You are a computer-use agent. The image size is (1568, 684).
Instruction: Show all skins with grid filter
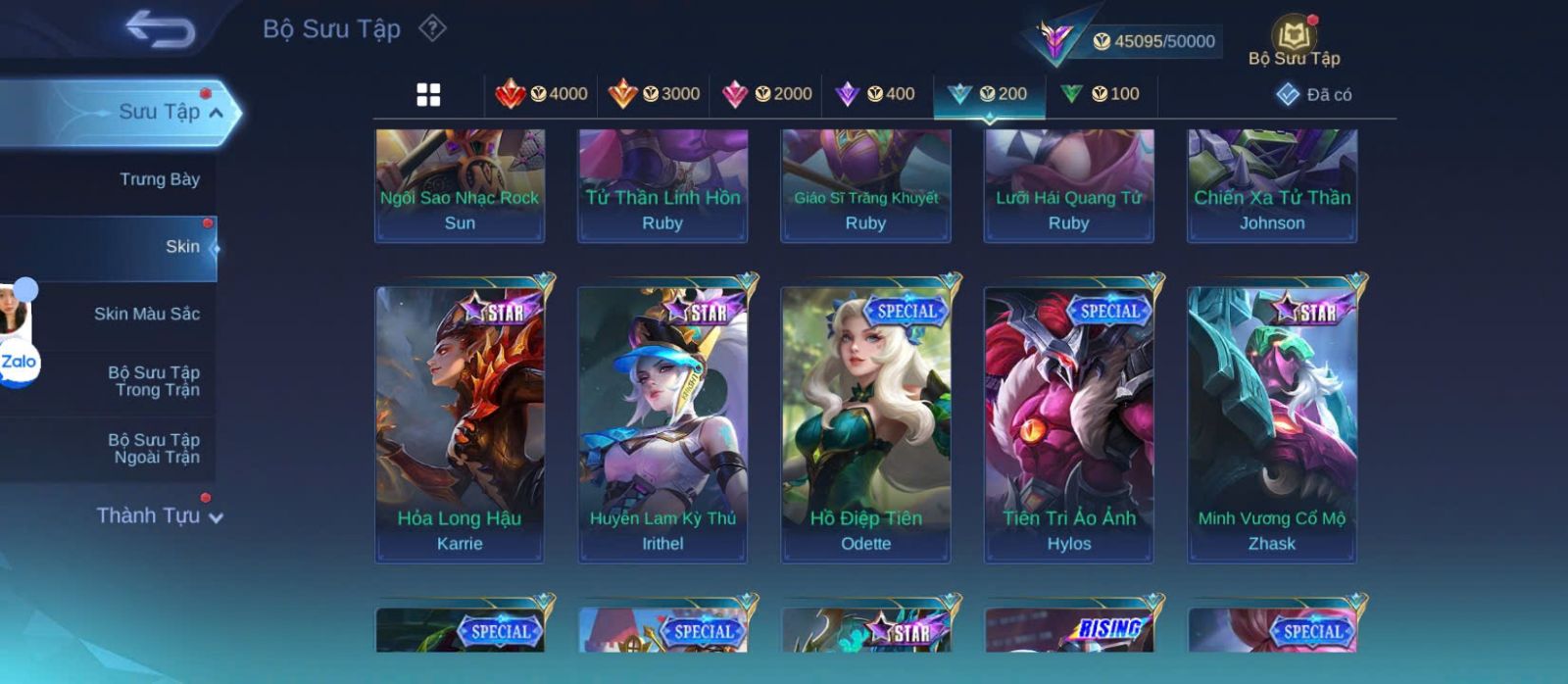[x=428, y=94]
